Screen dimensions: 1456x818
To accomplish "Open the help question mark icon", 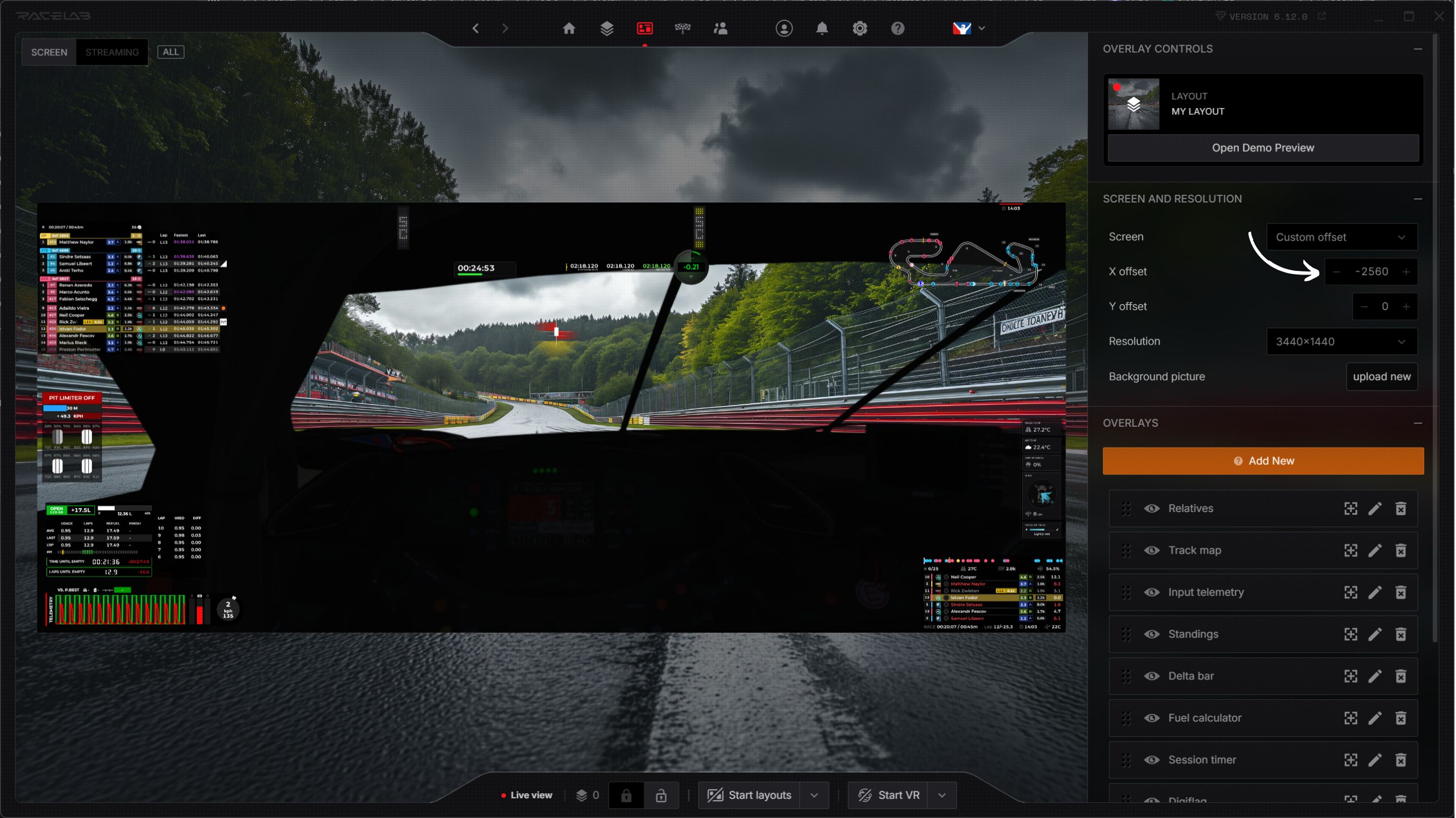I will click(x=898, y=28).
